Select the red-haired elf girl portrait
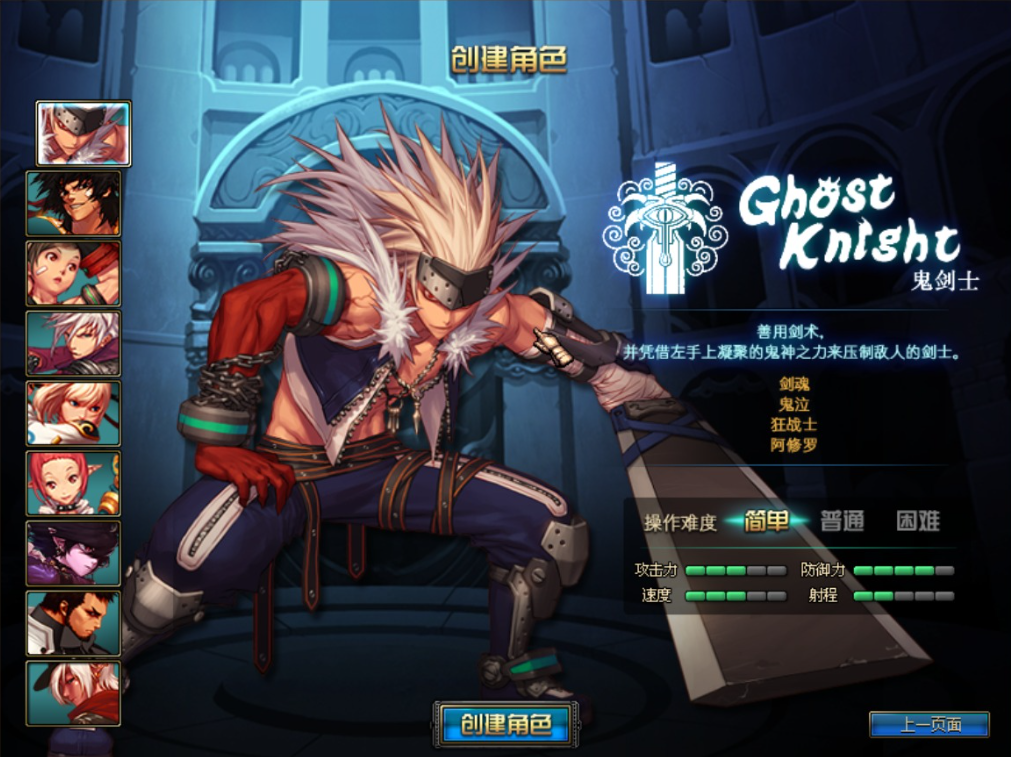Screen dimensions: 1011x757 tap(74, 483)
